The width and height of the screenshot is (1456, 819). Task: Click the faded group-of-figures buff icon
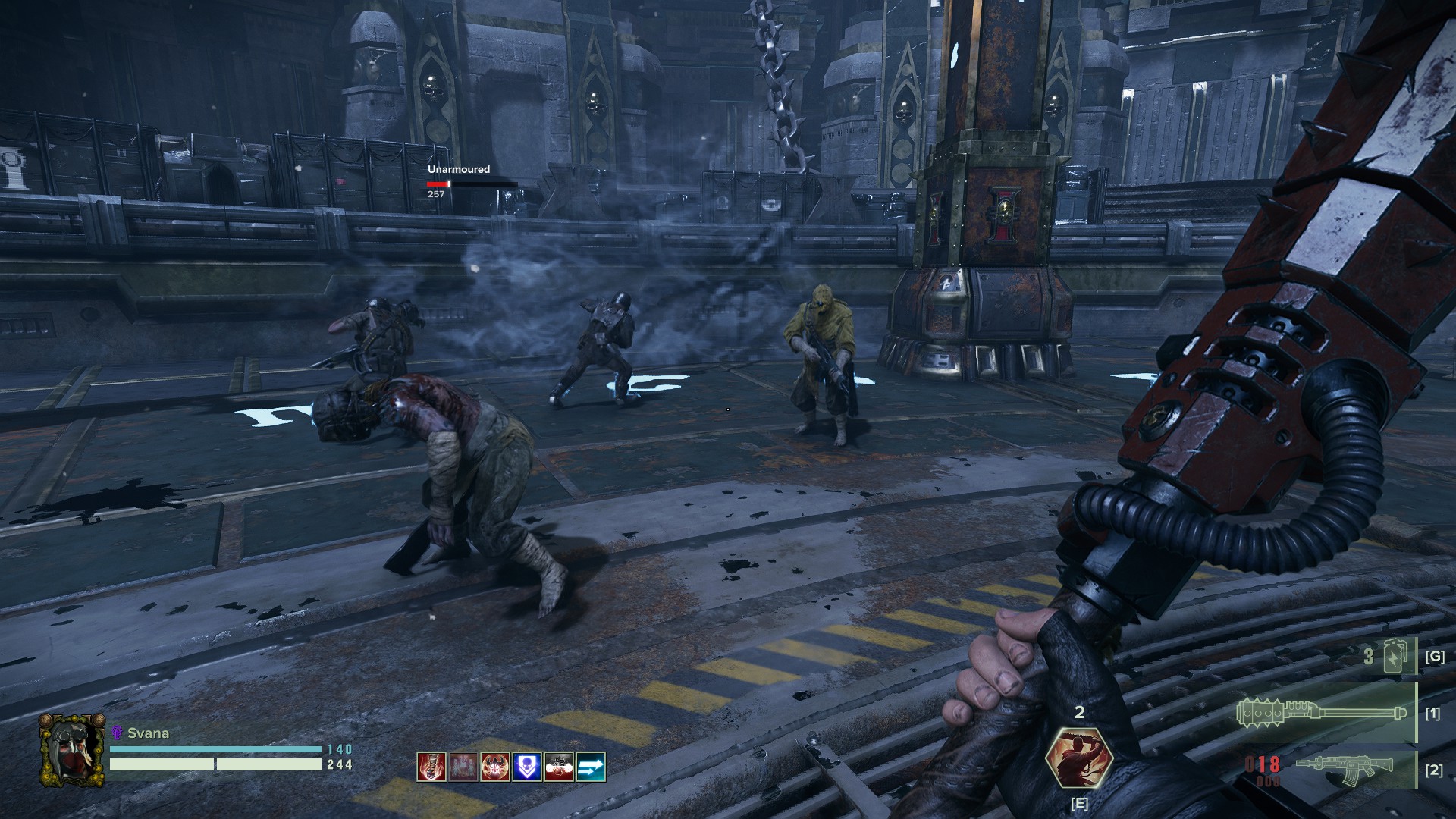pyautogui.click(x=463, y=767)
